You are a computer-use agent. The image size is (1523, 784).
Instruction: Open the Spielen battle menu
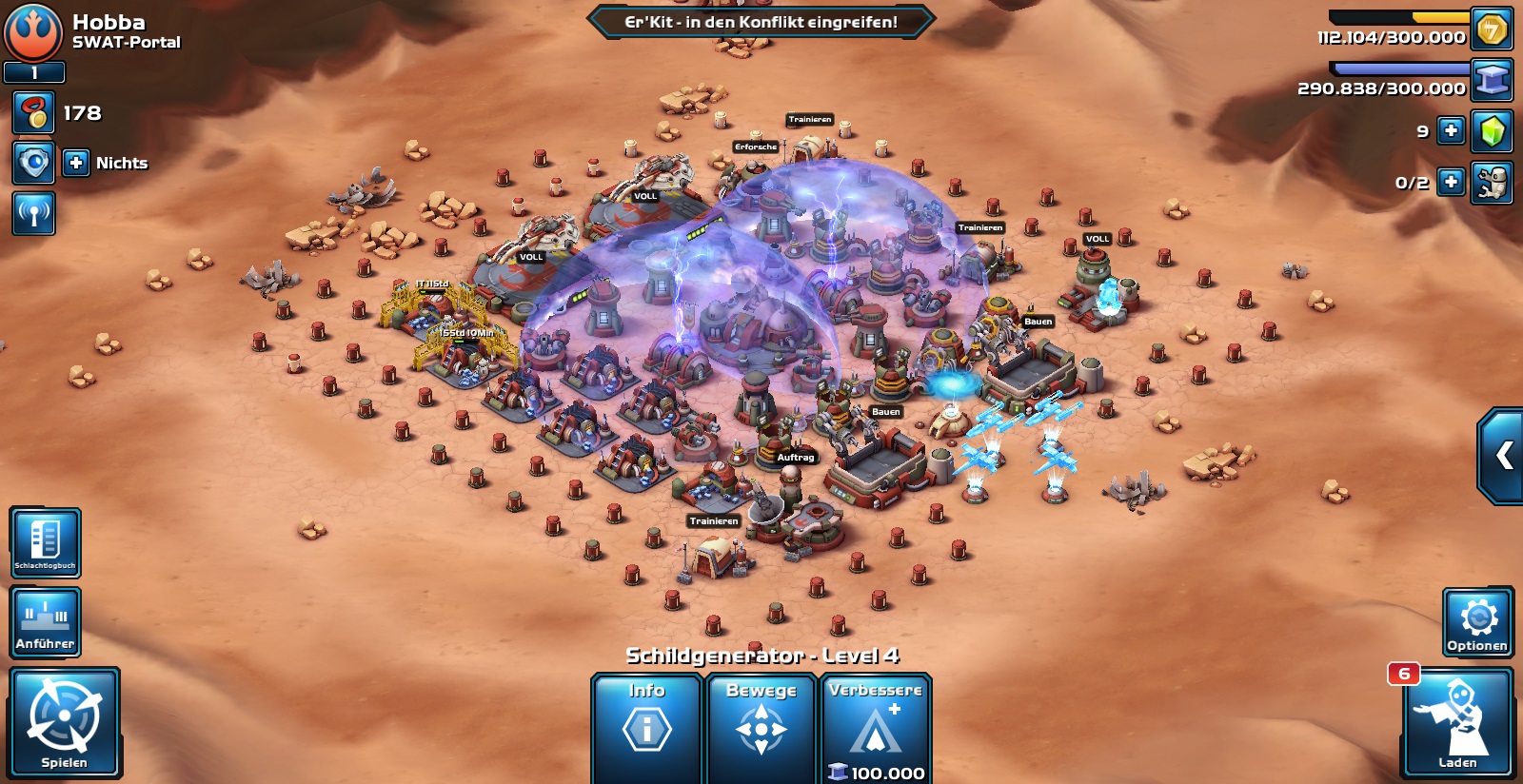point(65,722)
